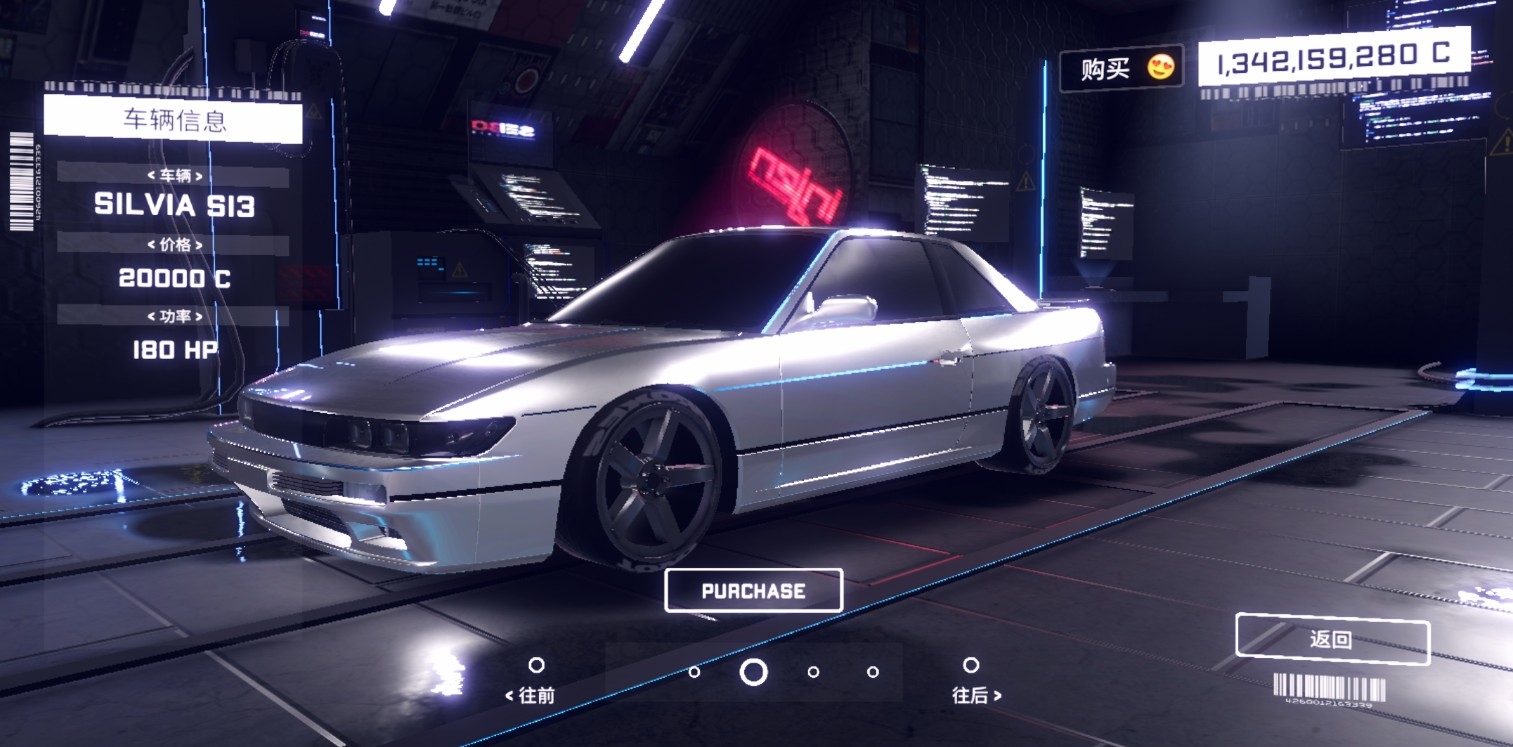Screen dimensions: 1513x747
Task: Open the 购买 currency shop button
Action: click(1121, 69)
